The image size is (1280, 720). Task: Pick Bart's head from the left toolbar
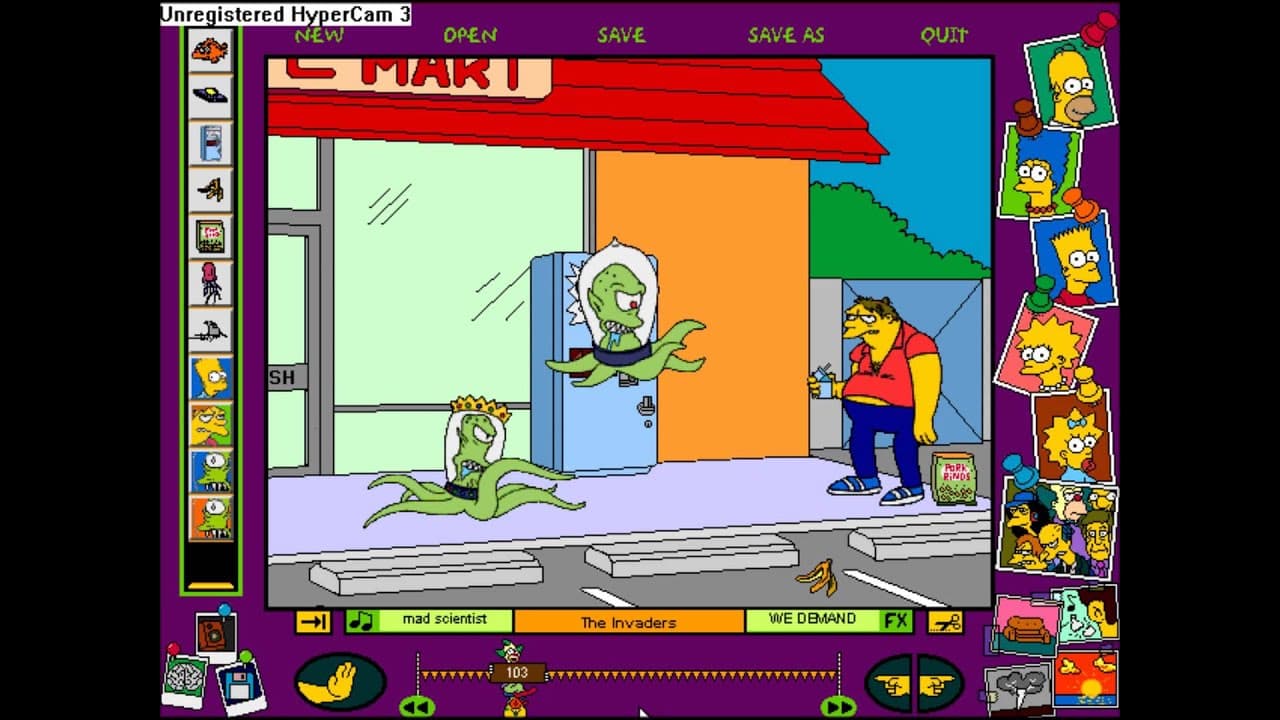pos(210,378)
